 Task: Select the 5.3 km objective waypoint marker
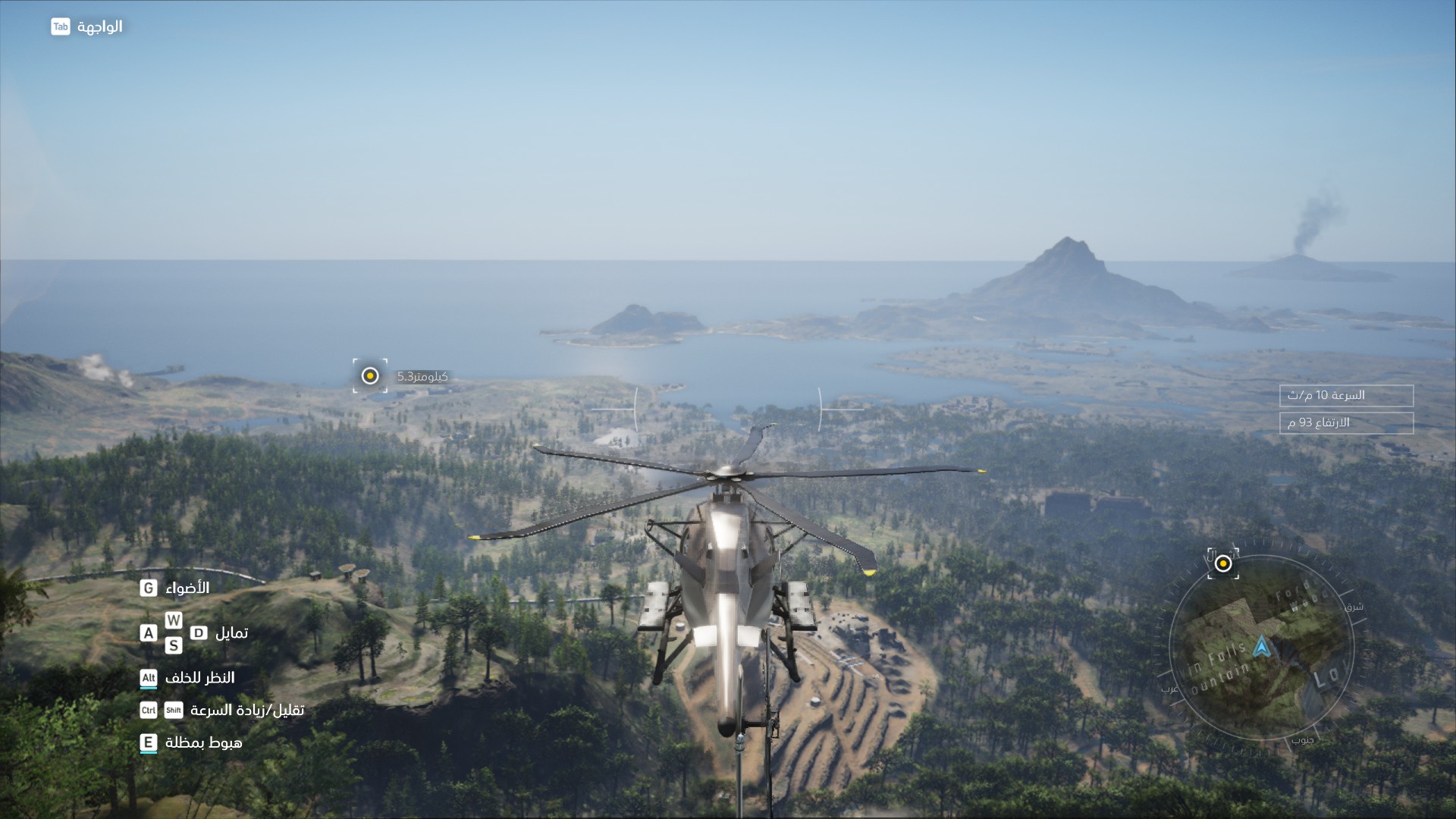click(370, 376)
